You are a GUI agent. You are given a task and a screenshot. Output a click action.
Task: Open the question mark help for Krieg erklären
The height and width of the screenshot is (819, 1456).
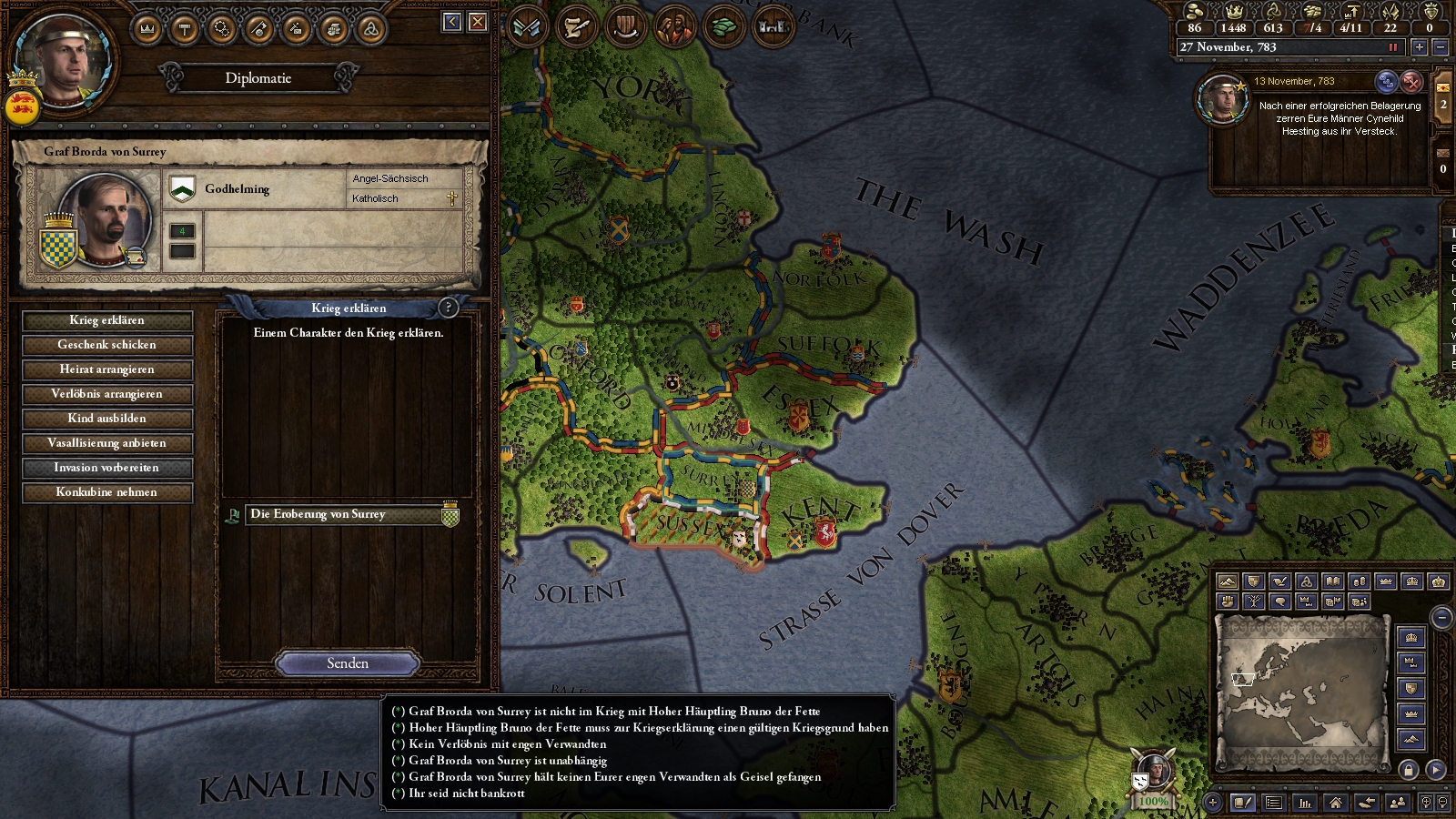pyautogui.click(x=448, y=308)
